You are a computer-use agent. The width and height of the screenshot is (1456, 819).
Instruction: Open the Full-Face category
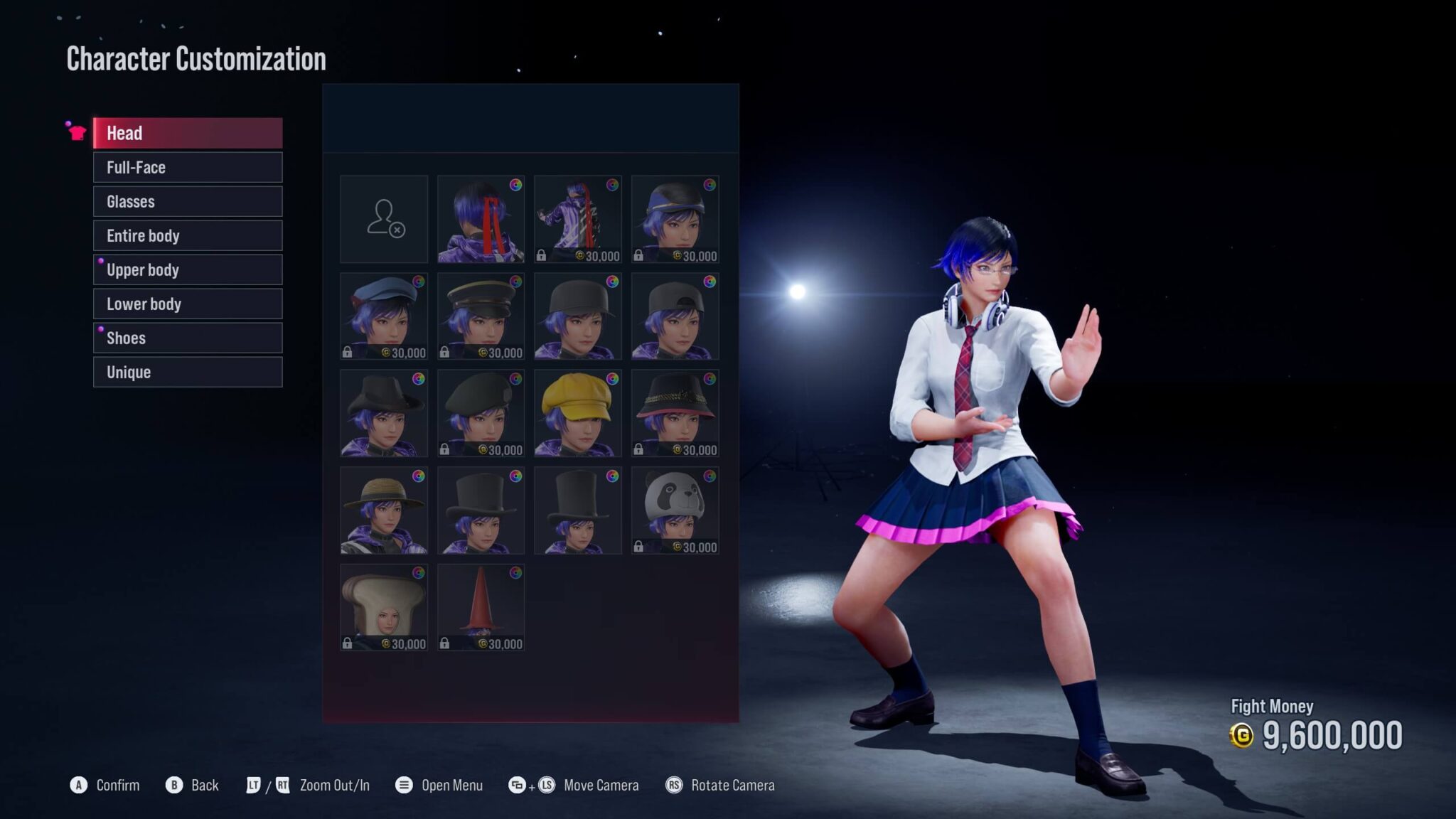188,167
